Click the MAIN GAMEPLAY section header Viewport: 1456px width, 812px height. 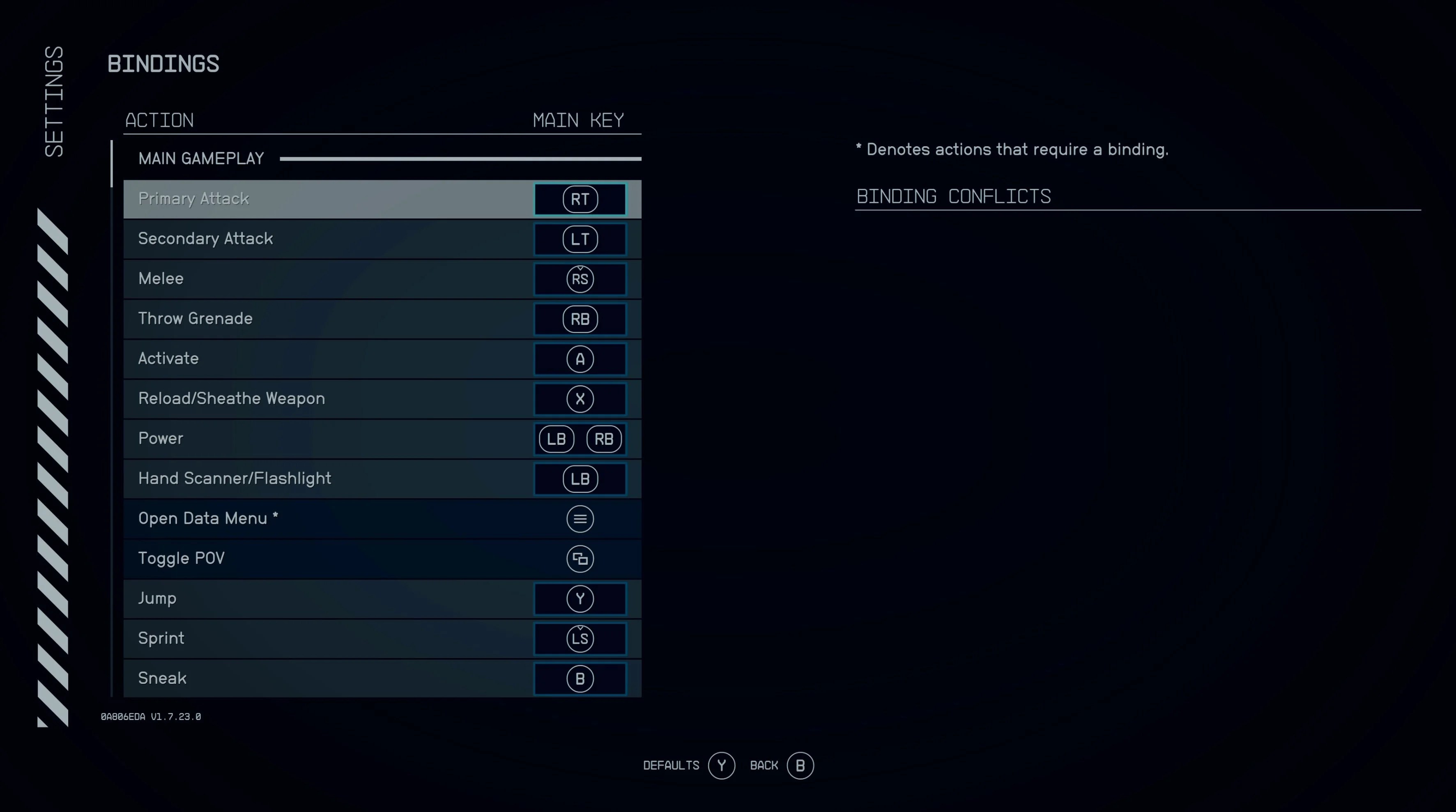pos(201,158)
